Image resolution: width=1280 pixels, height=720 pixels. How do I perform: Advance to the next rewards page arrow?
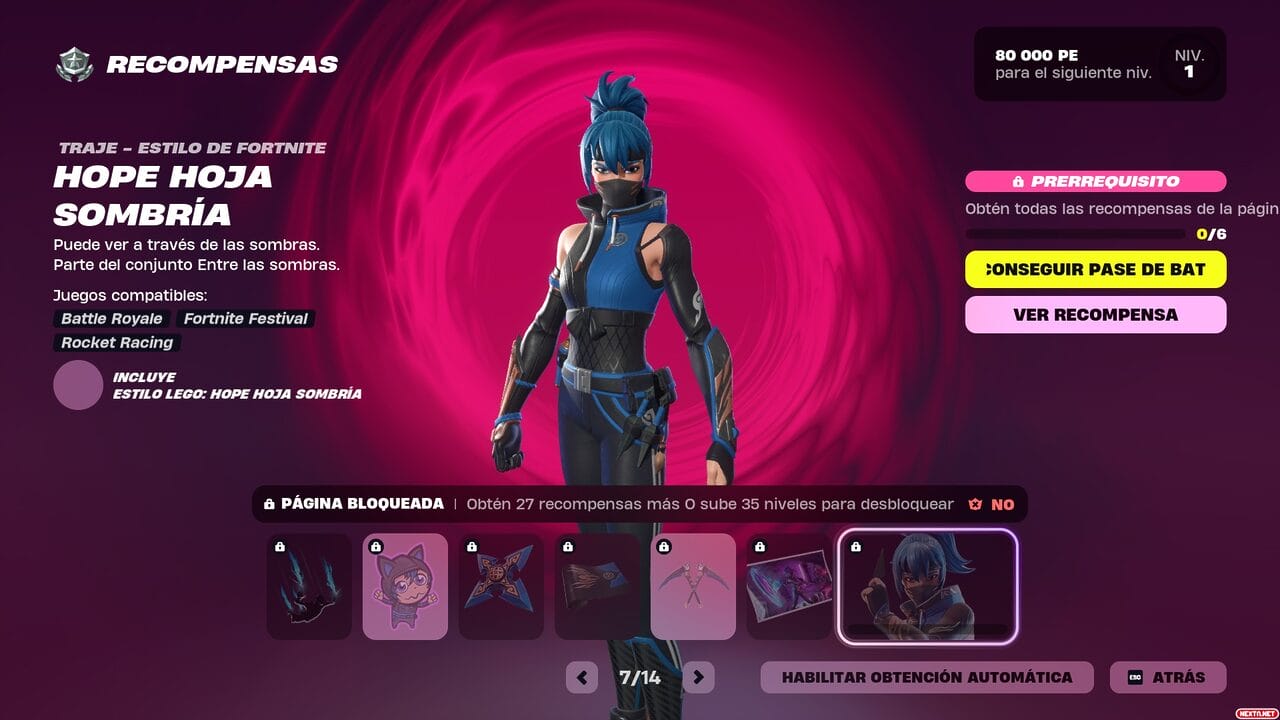(x=699, y=677)
